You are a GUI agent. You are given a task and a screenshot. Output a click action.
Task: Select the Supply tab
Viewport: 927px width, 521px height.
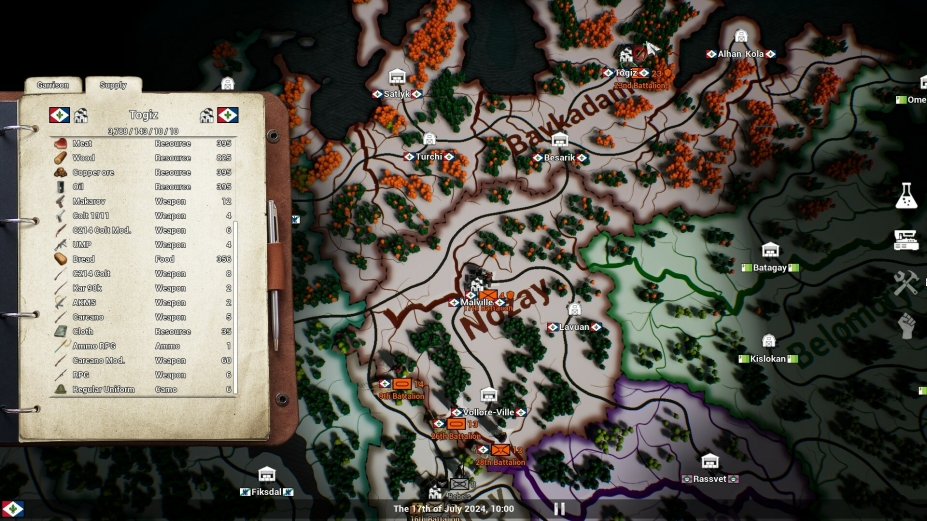point(113,86)
